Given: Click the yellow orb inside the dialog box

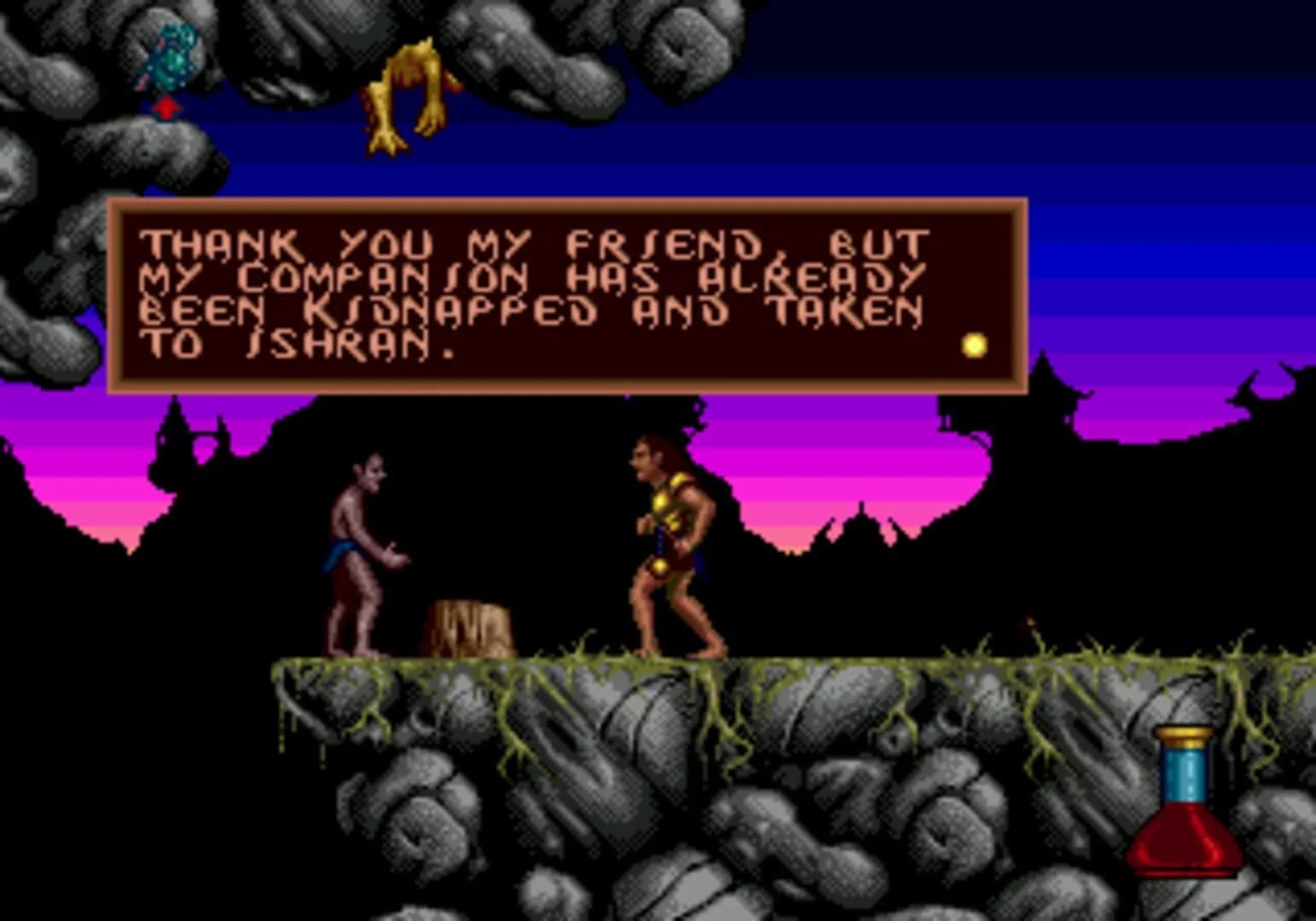Looking at the screenshot, I should [x=972, y=345].
